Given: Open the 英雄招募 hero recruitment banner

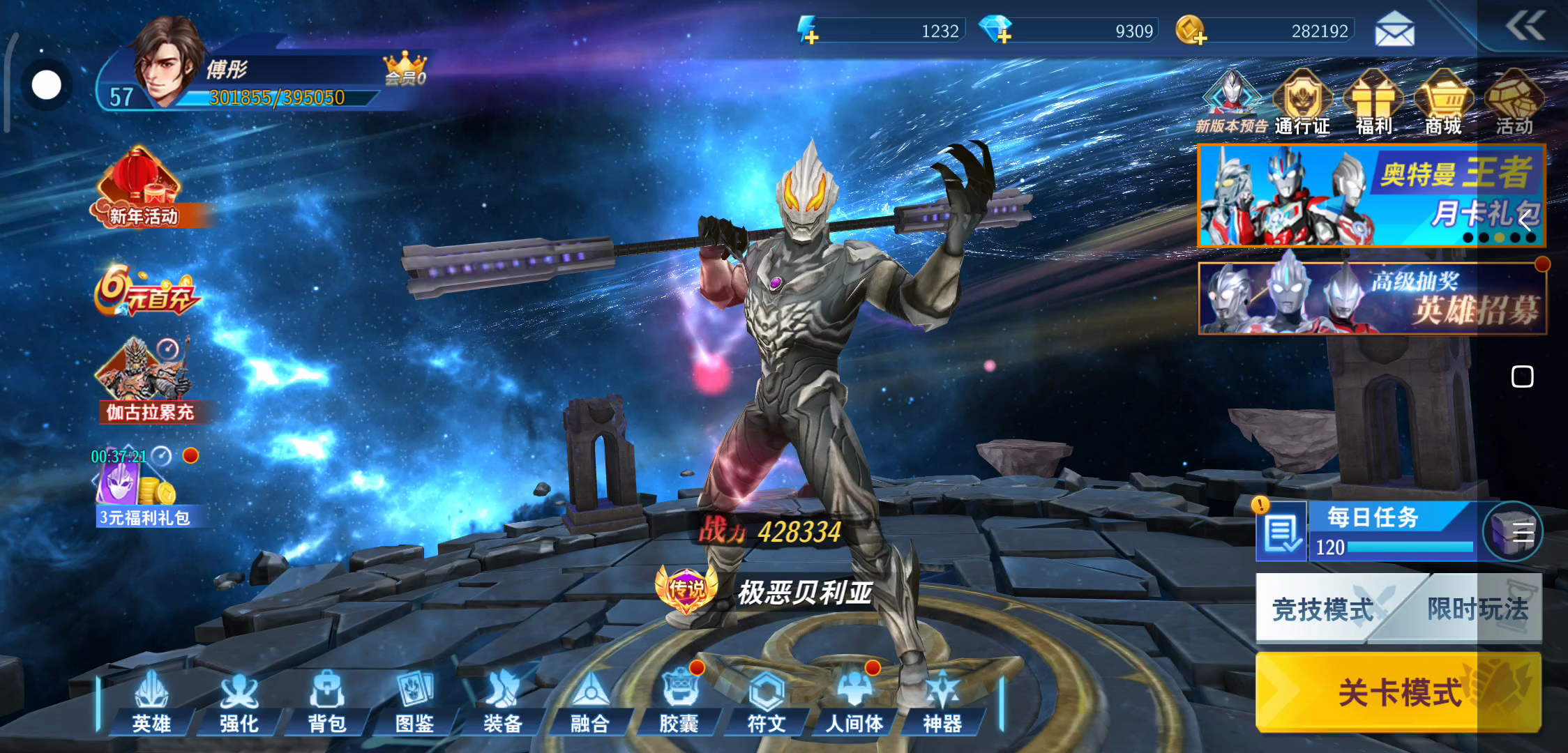Looking at the screenshot, I should tap(1372, 298).
